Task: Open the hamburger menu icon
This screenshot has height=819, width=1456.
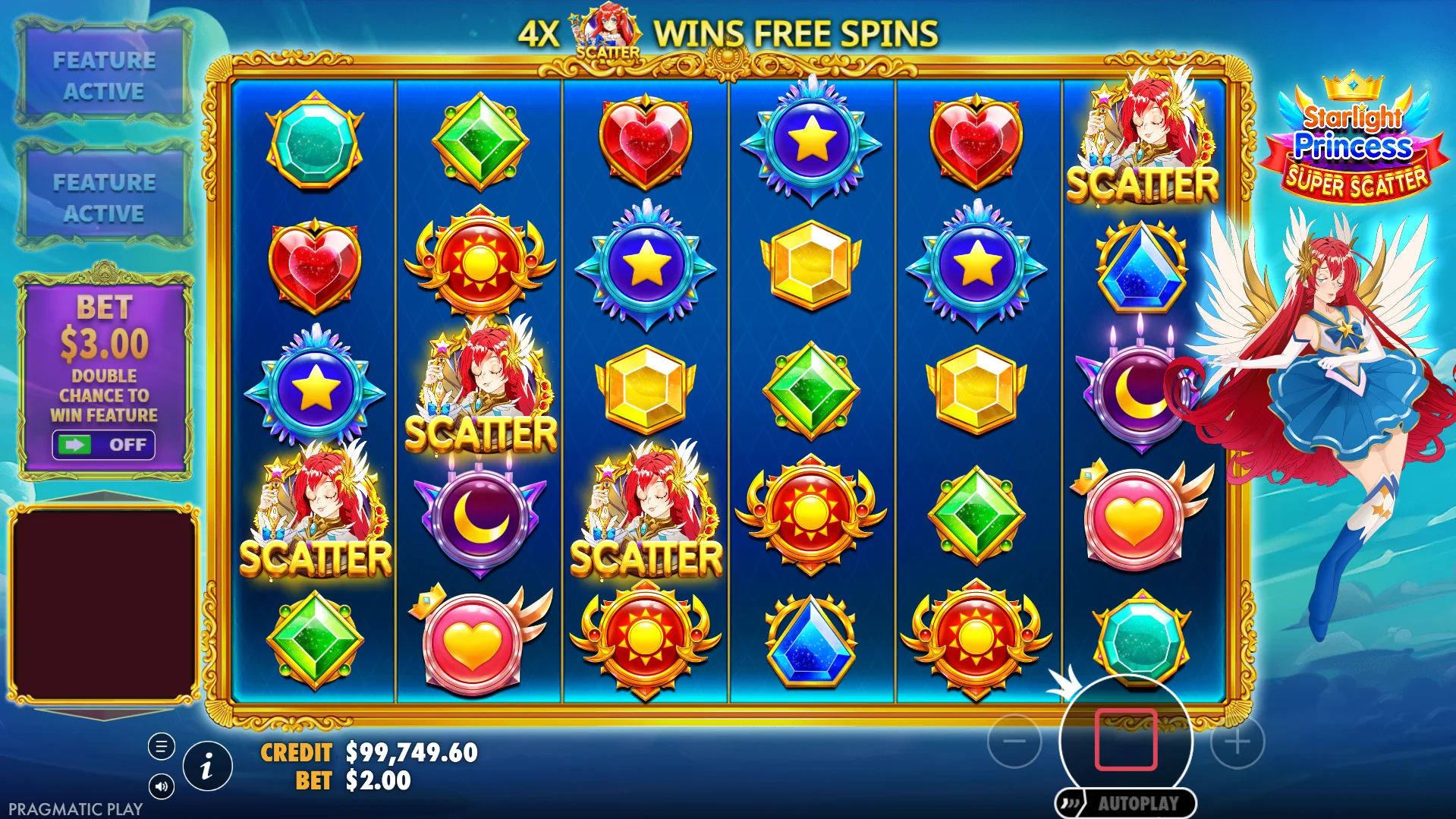Action: [x=161, y=747]
